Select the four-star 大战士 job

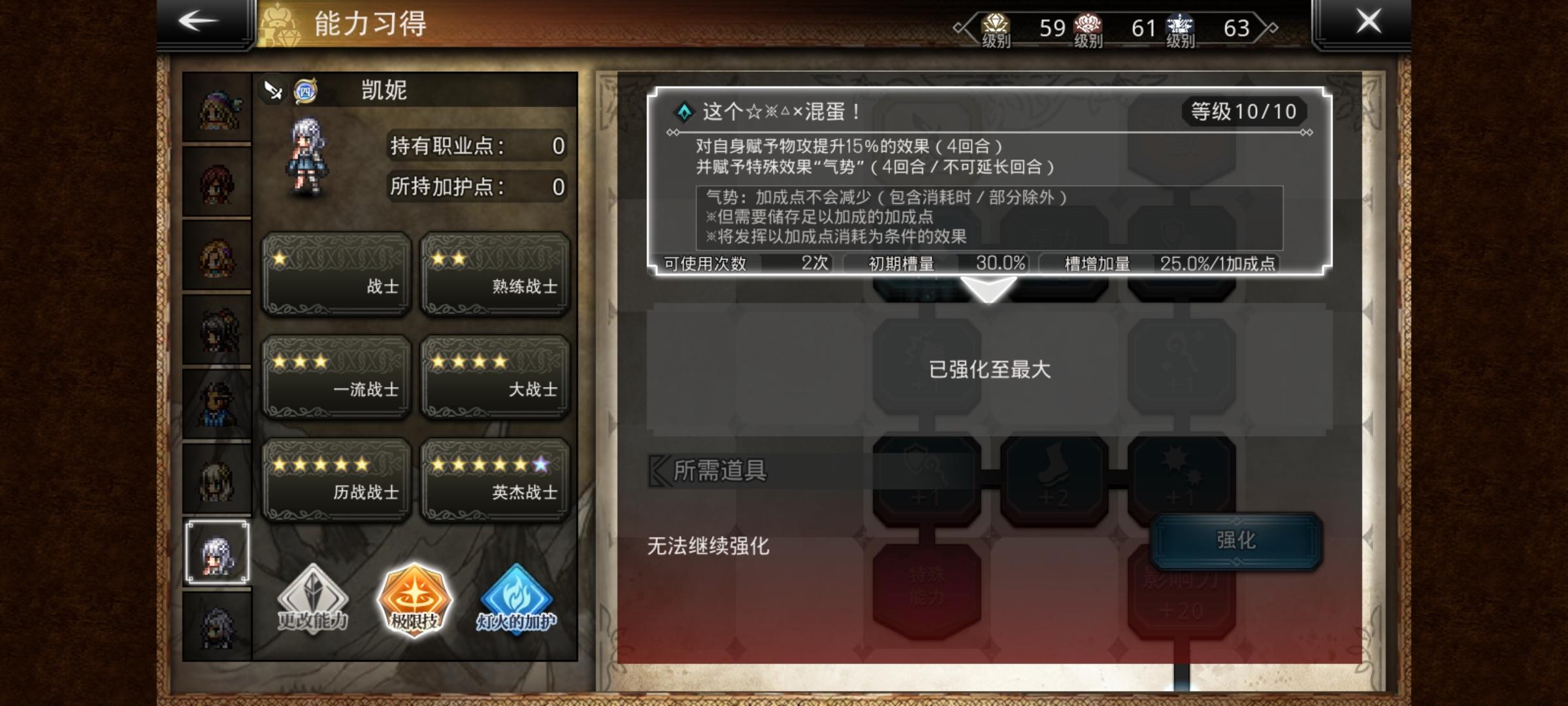click(496, 376)
